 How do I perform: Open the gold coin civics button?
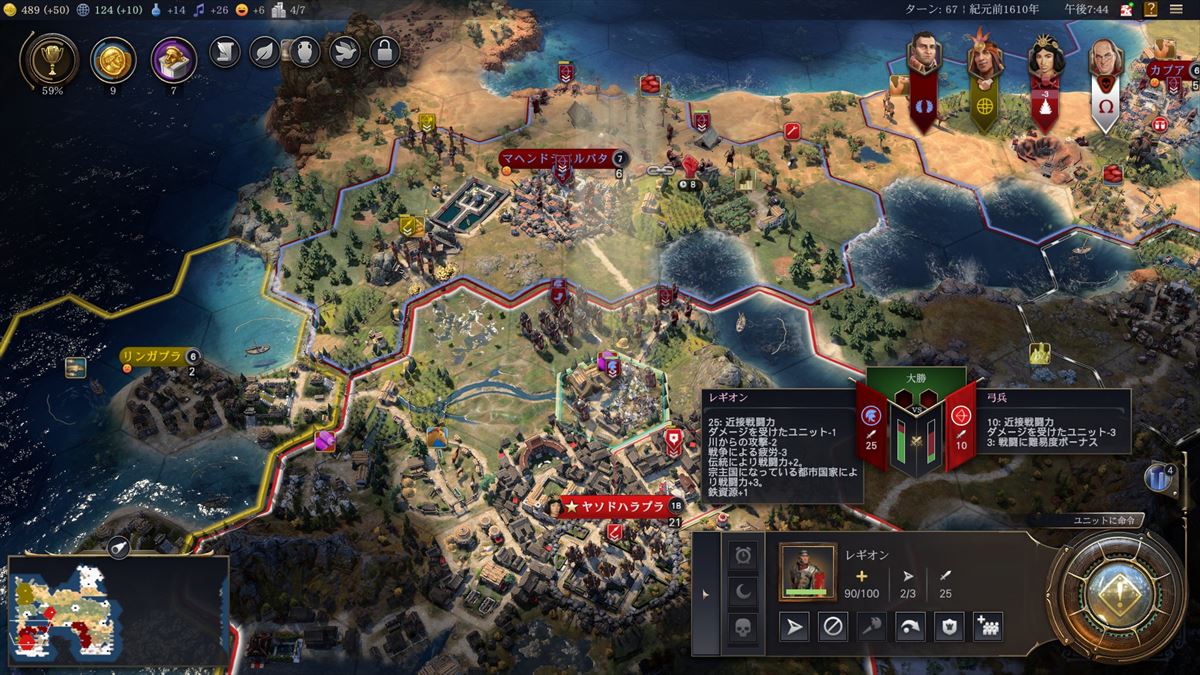(x=113, y=59)
